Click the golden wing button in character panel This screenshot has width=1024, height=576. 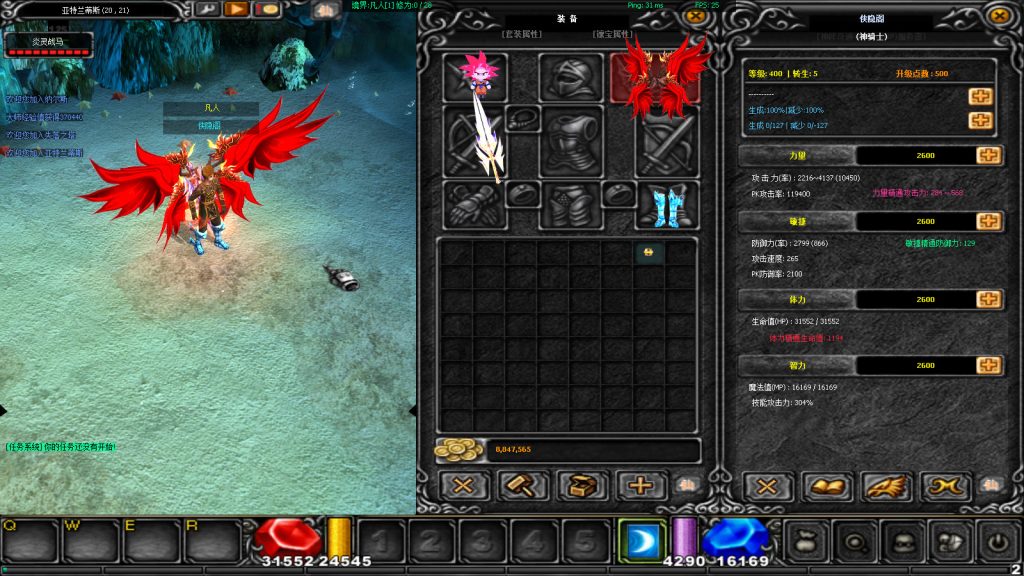tap(887, 487)
